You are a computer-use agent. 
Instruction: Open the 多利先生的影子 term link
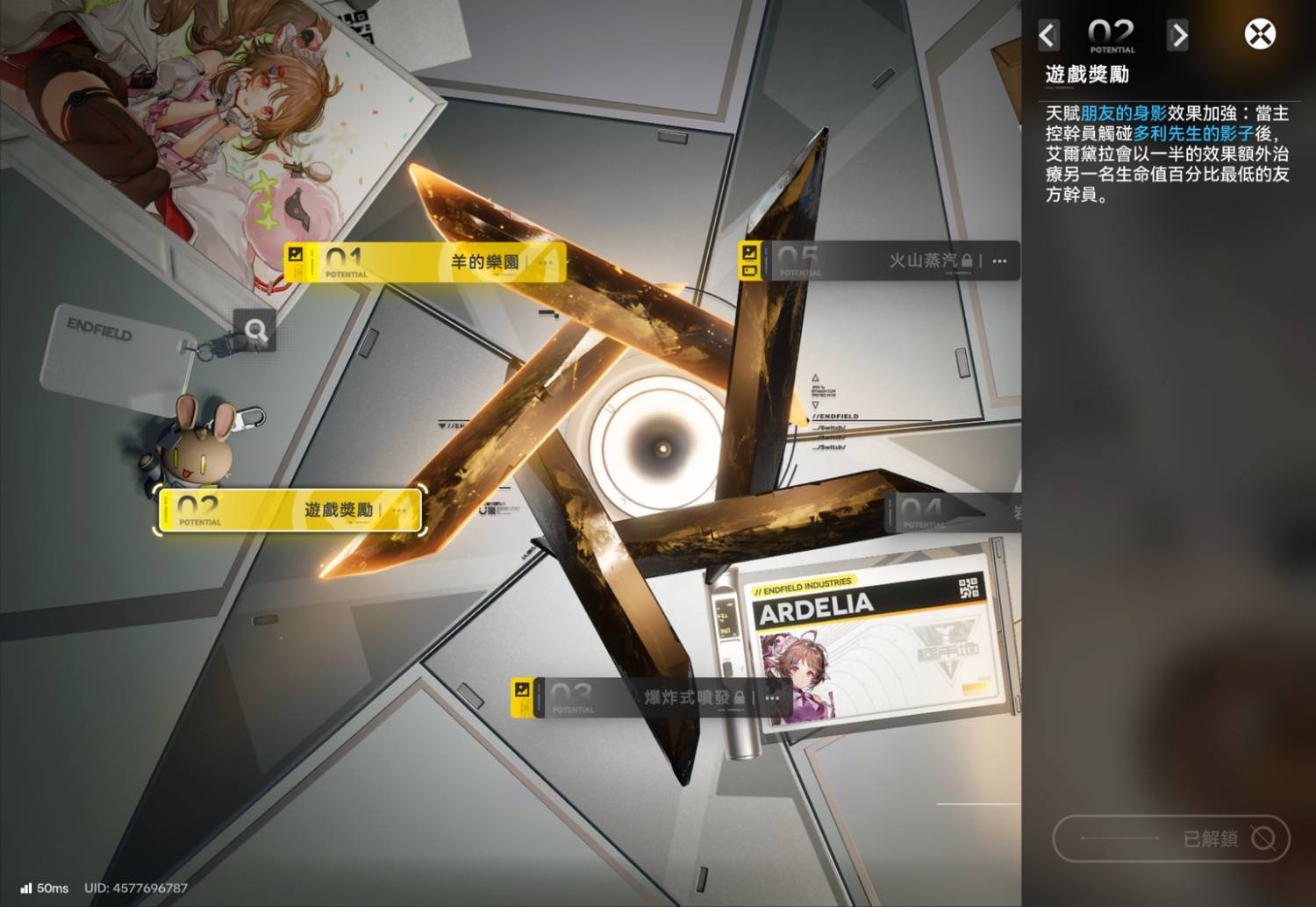[x=1193, y=133]
